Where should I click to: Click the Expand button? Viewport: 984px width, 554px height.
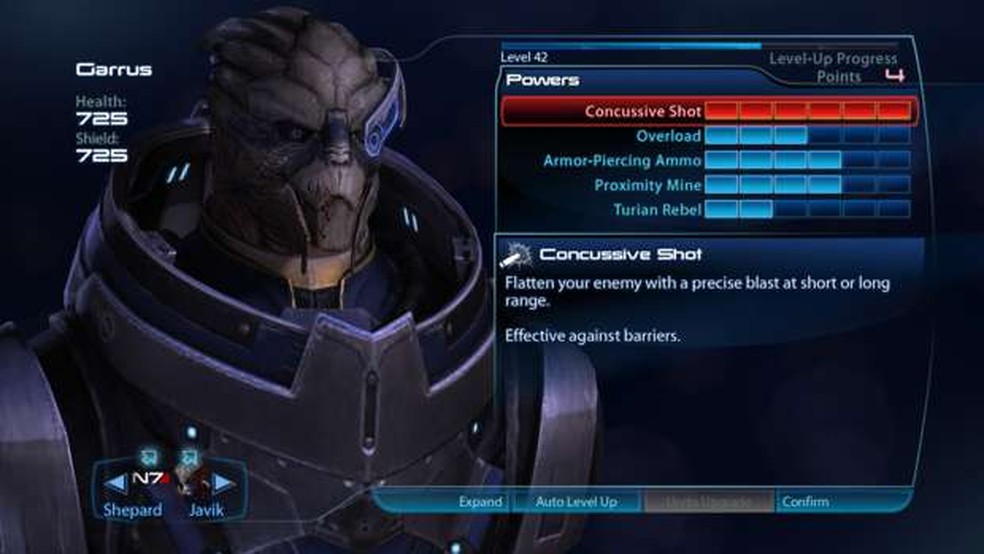[x=479, y=501]
